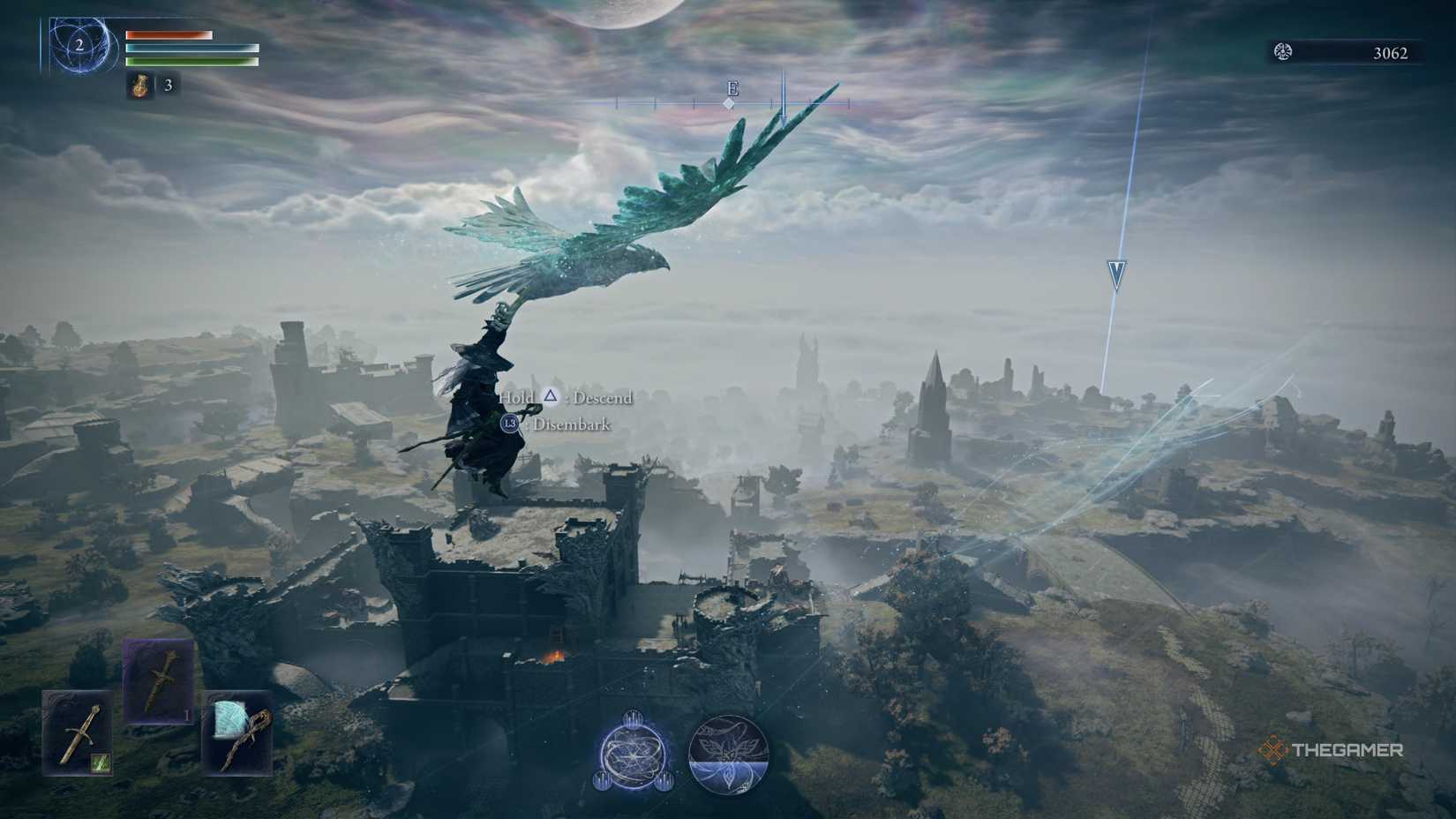Select the blue objective waypoint arrow
The height and width of the screenshot is (819, 1456).
click(x=1114, y=274)
